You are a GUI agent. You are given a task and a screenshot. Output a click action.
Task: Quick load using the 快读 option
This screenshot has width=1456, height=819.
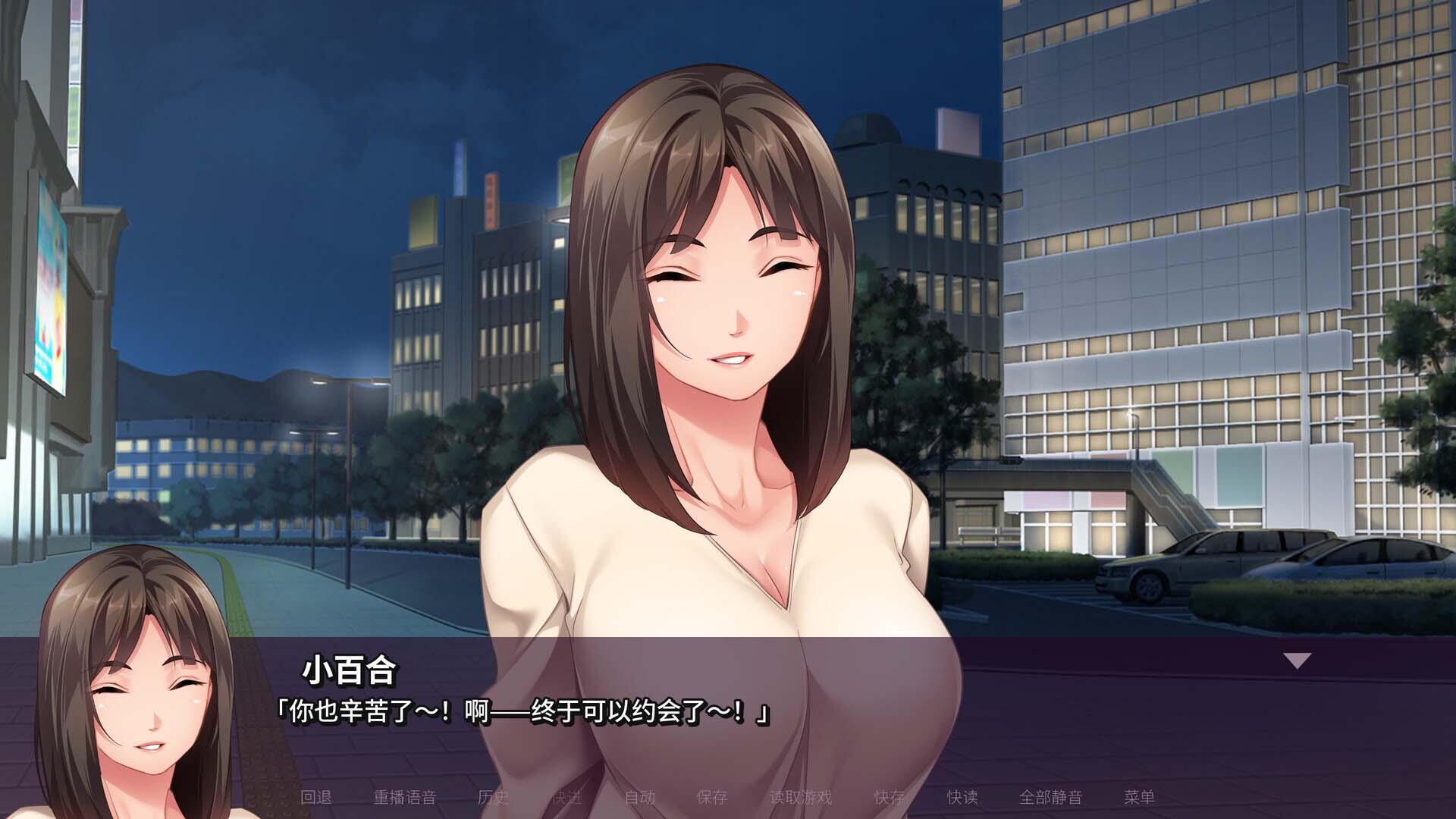click(962, 798)
